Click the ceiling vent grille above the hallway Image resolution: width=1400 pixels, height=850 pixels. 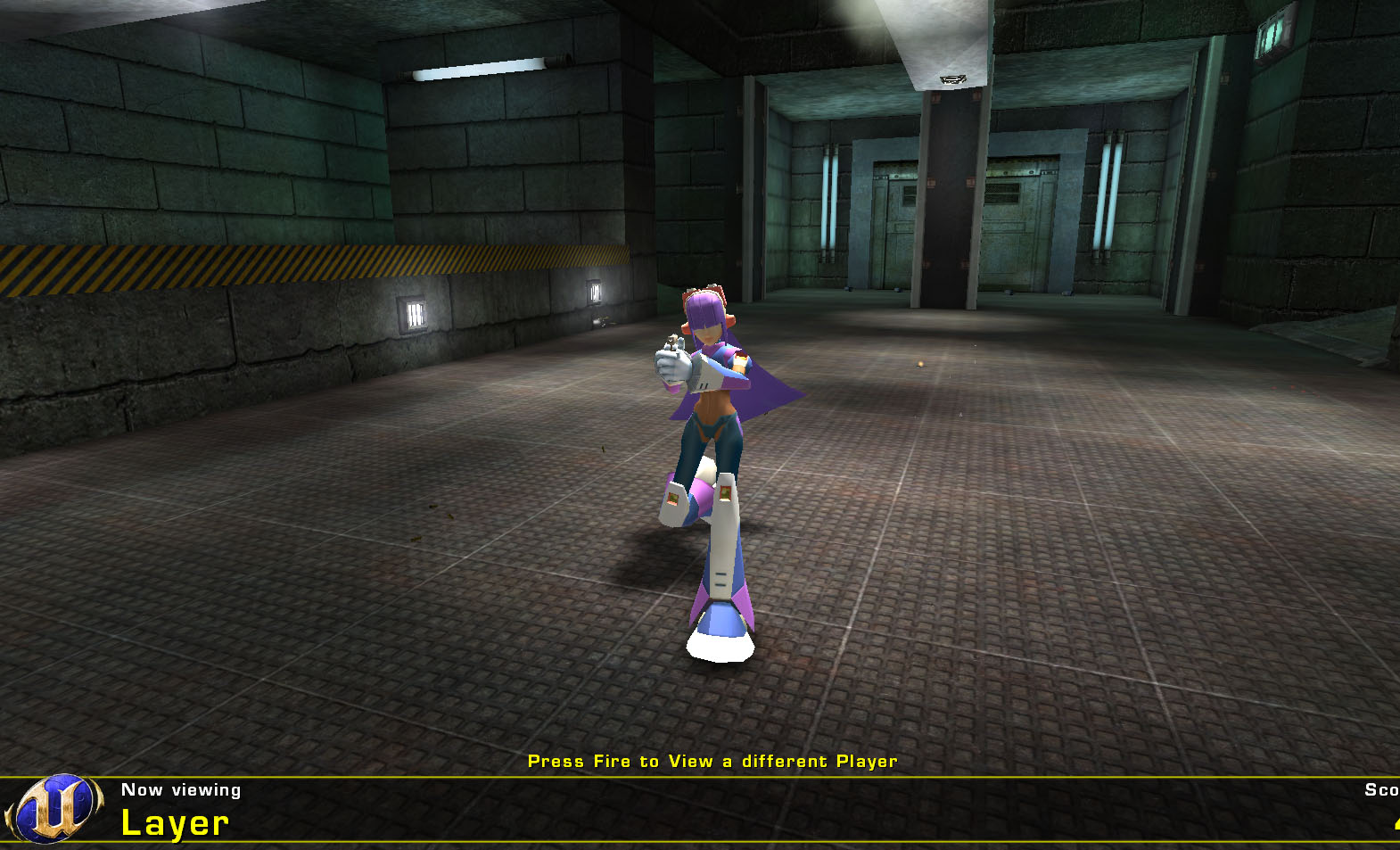point(952,78)
